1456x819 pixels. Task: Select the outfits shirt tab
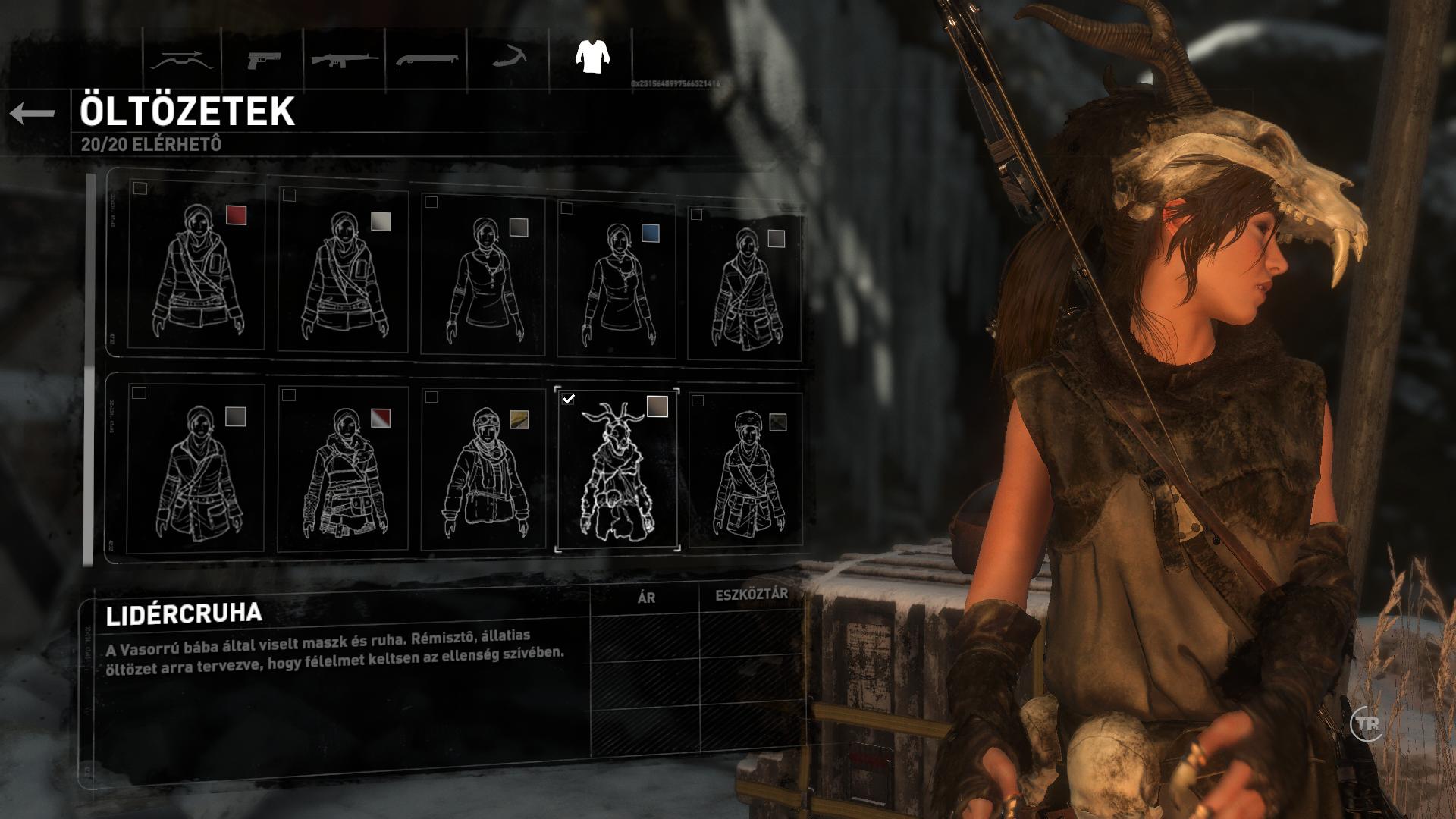[592, 57]
